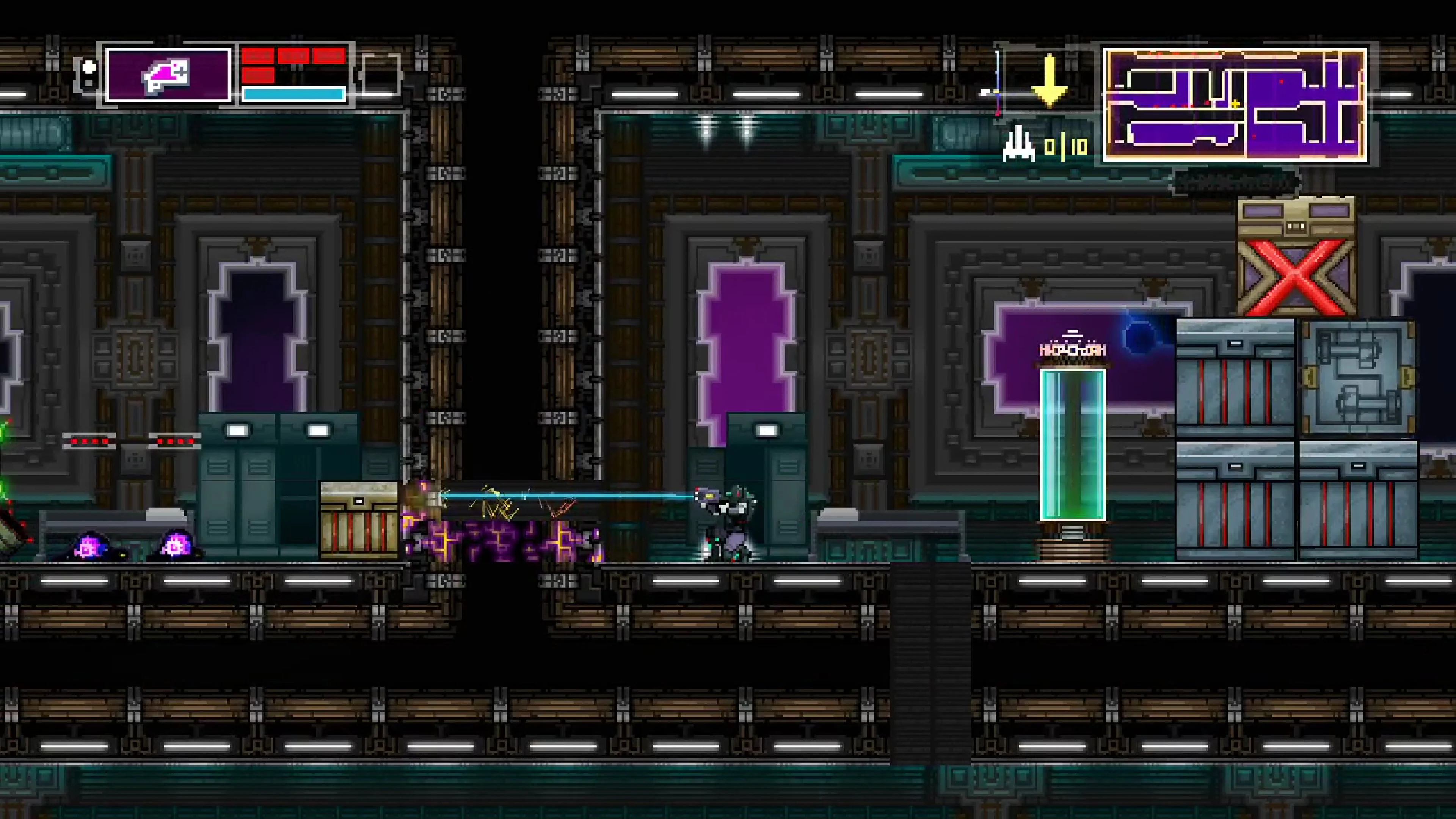Select the yellow player marker on the minimap
1456x819 pixels.
1235,105
